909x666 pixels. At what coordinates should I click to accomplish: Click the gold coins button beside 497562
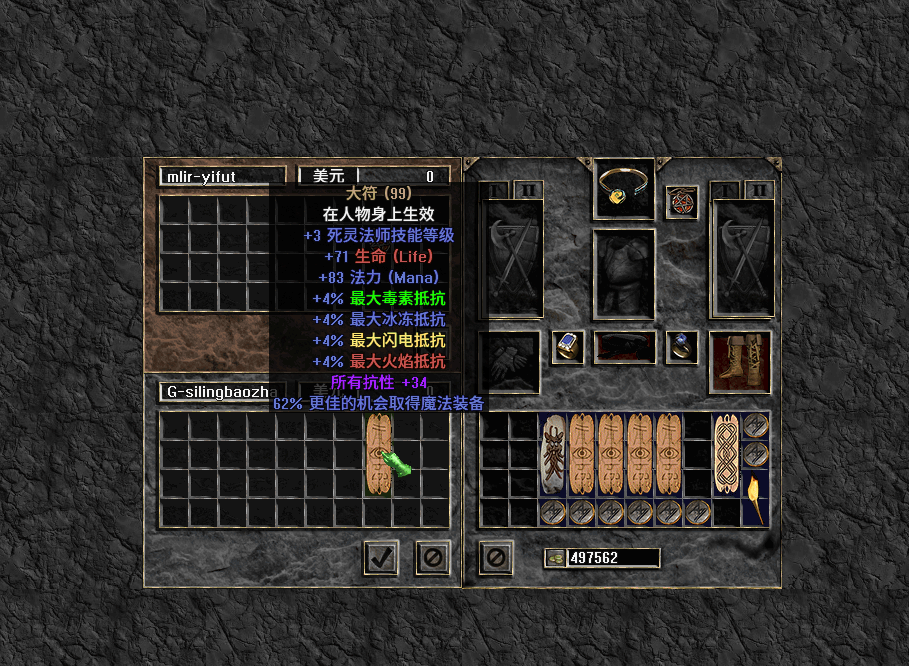(555, 558)
